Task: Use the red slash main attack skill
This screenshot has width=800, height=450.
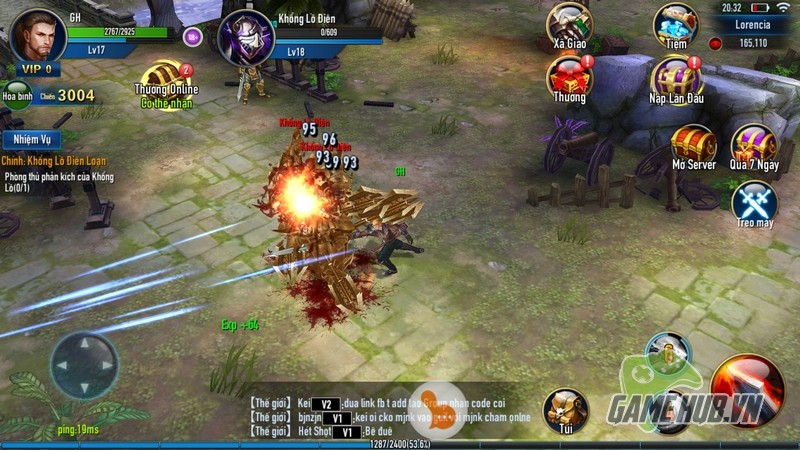Action: point(747,388)
